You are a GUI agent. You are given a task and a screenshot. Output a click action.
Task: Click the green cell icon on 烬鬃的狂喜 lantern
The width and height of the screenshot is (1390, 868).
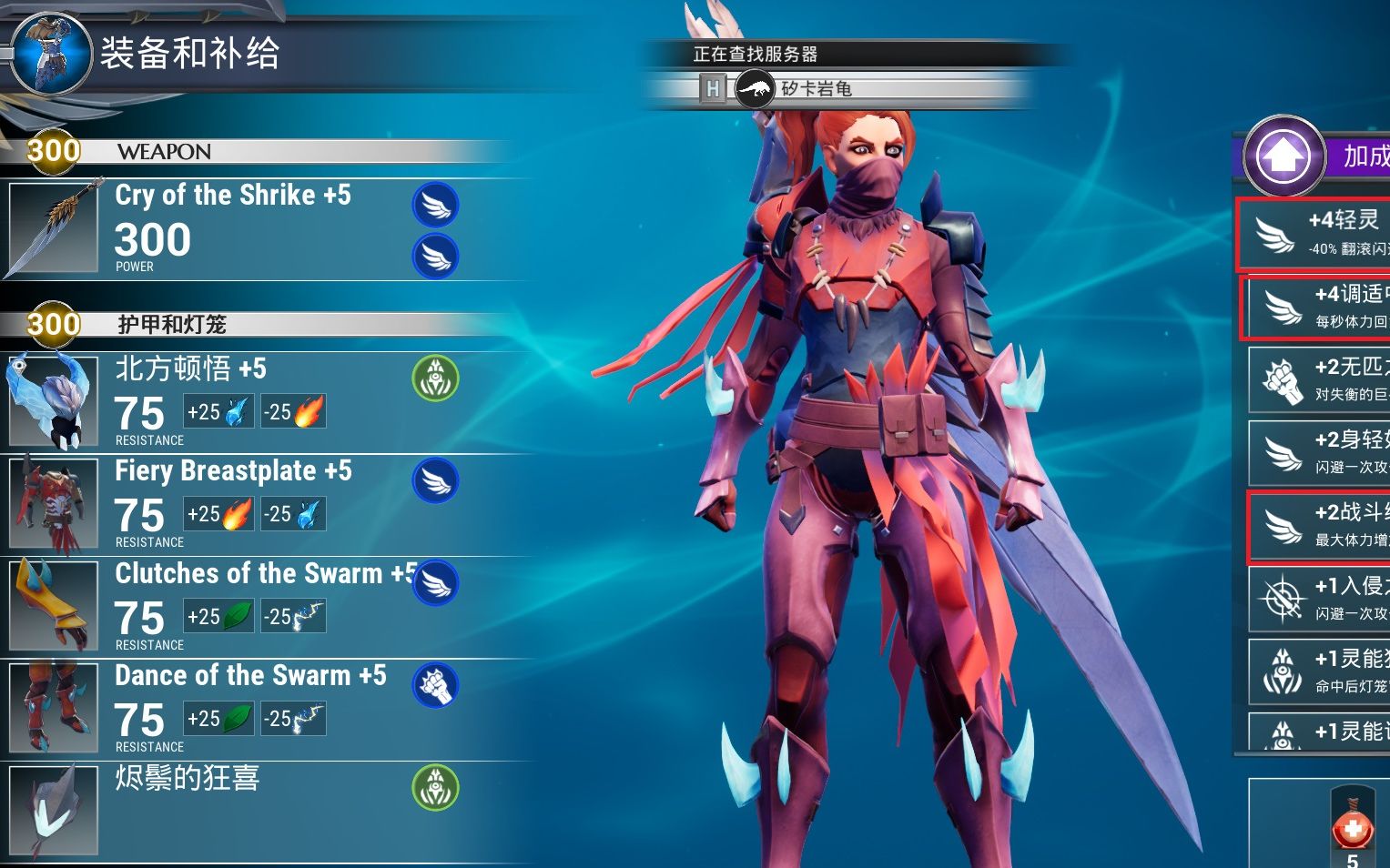click(x=435, y=788)
